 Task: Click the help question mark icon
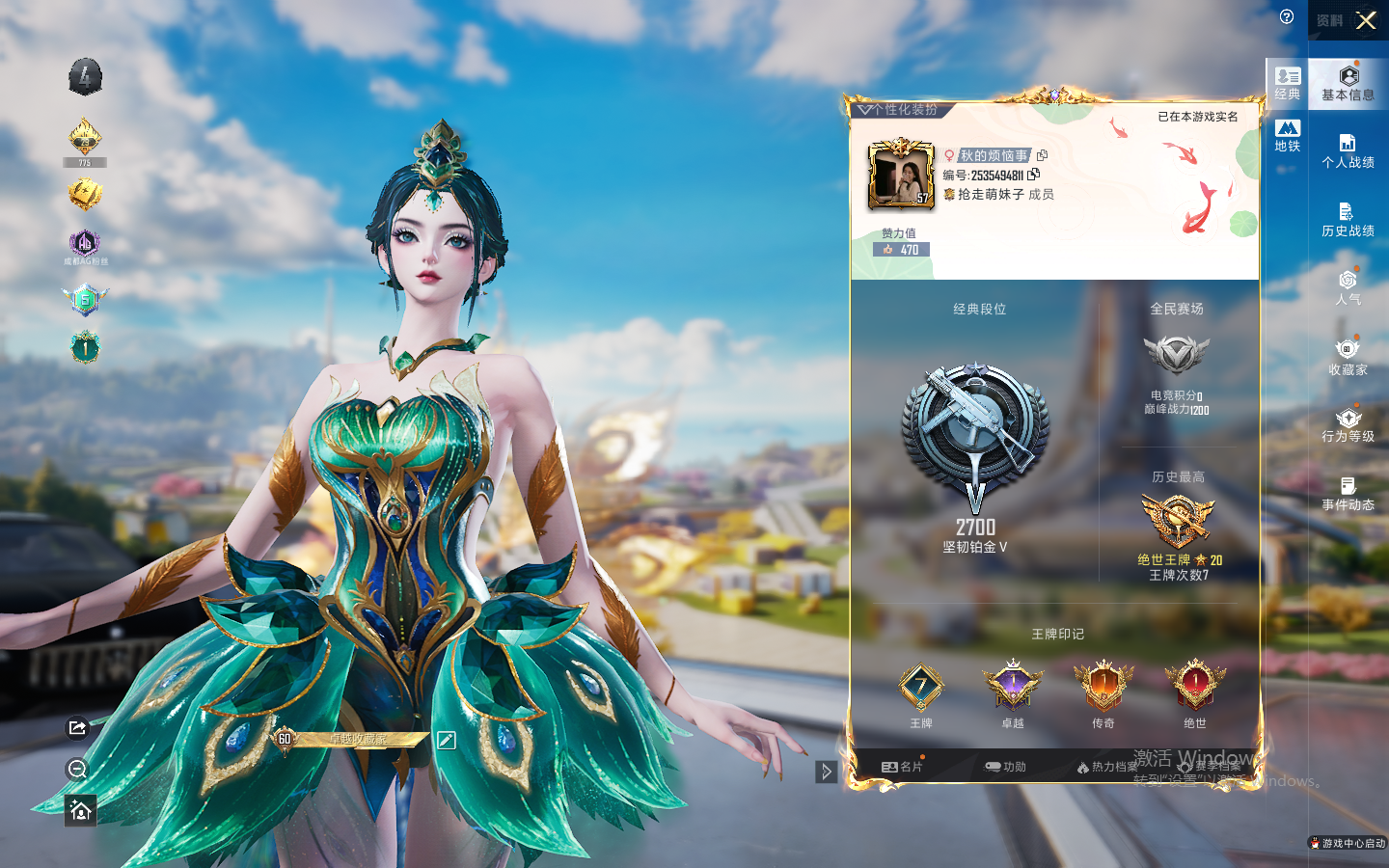pos(1287,16)
